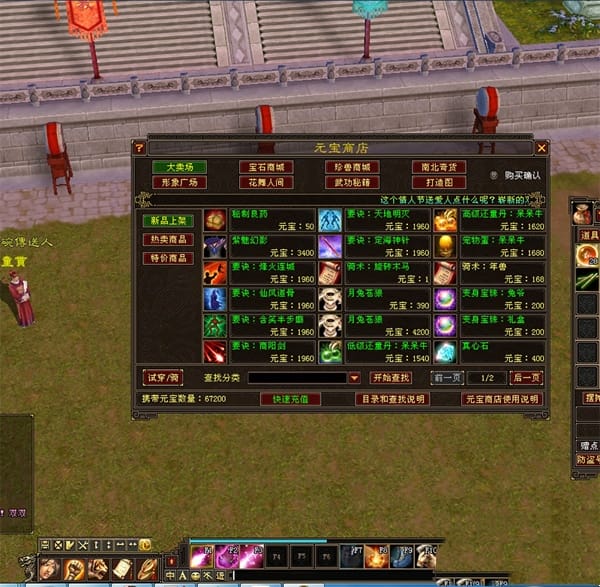Choose the 真心石 item icon
This screenshot has width=600, height=587.
point(445,352)
